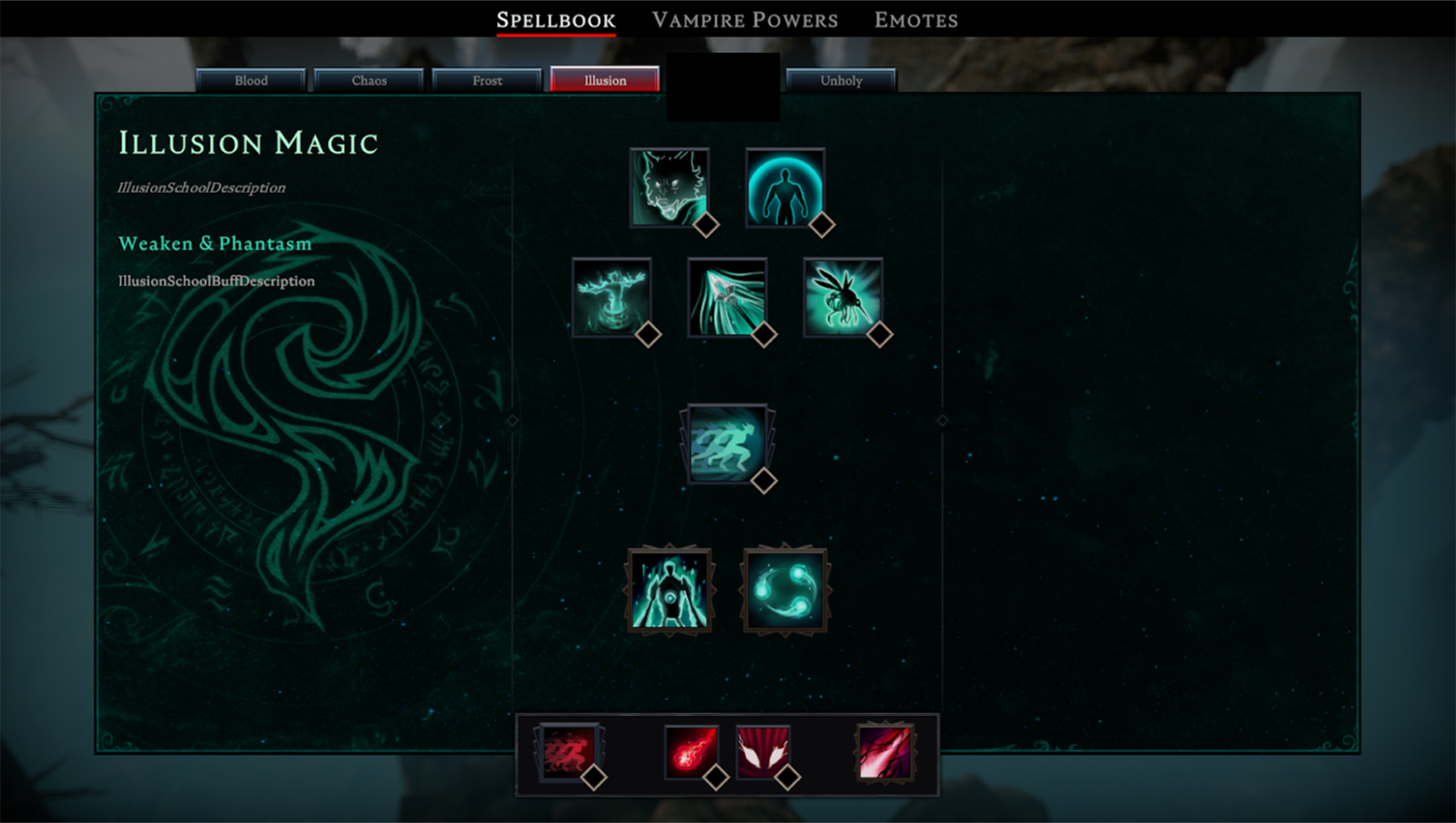Screen dimensions: 1456x823
Task: Select the mosquito spell icon
Action: pos(843,298)
